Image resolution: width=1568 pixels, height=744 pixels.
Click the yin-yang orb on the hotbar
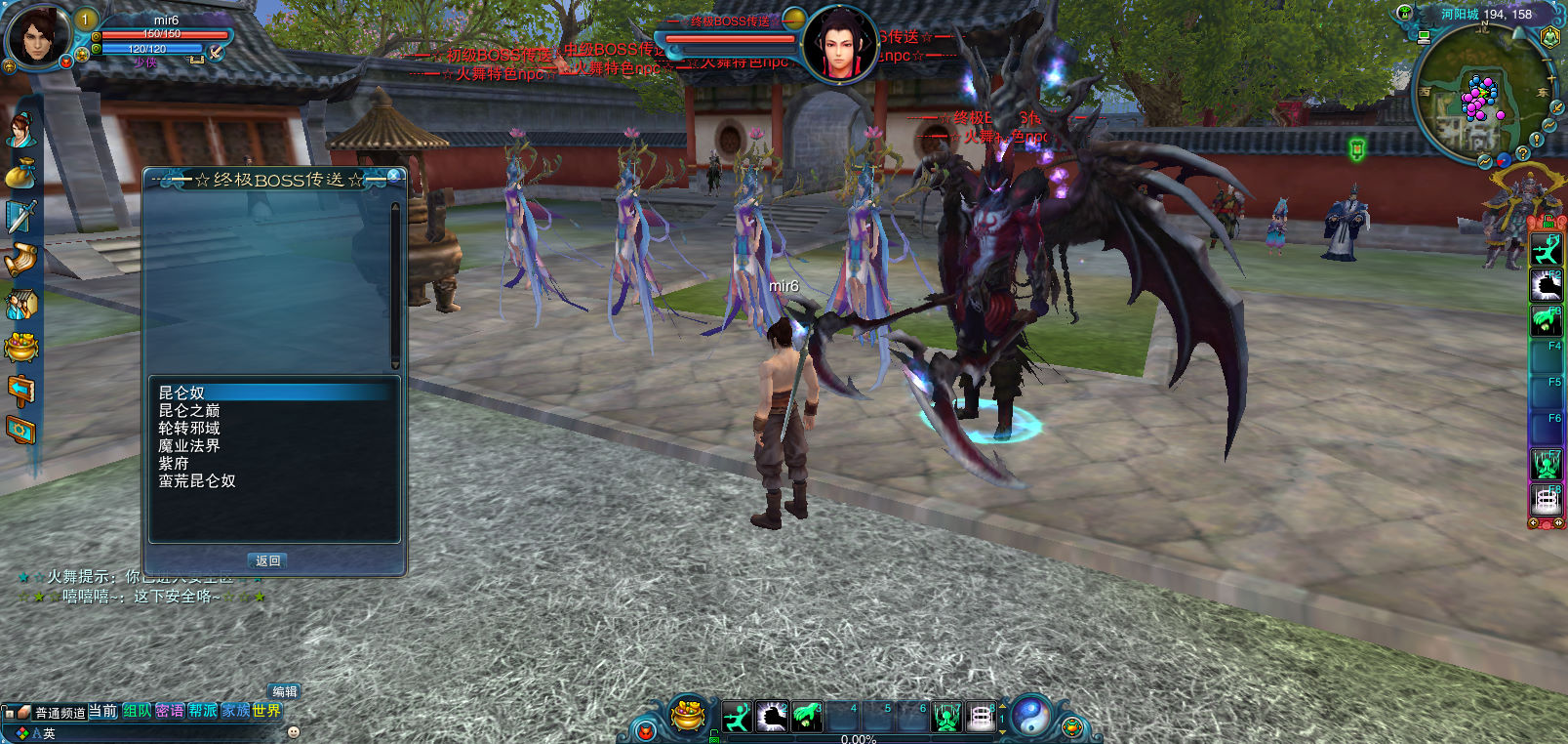click(1029, 716)
